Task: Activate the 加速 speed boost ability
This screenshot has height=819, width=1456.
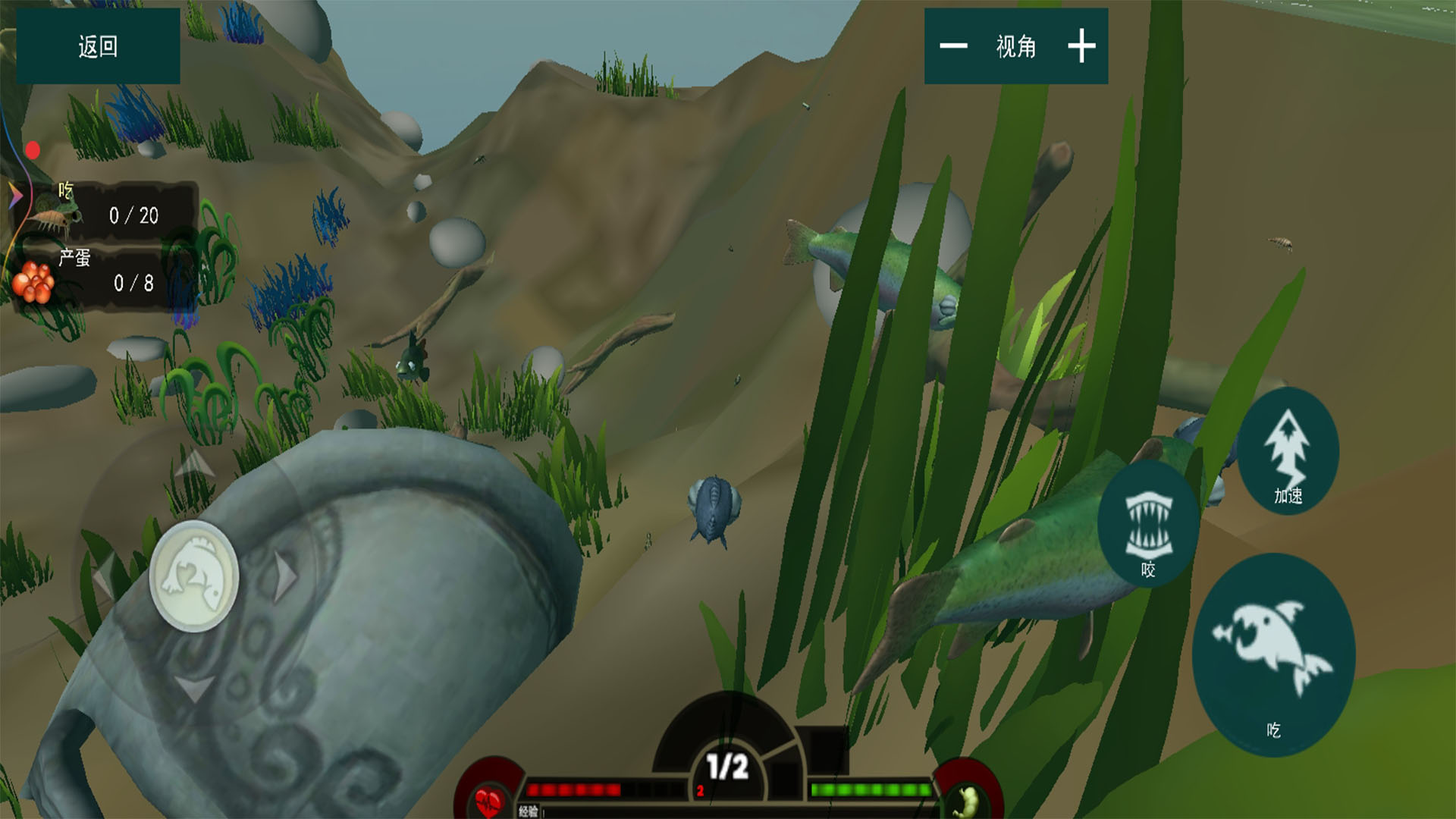Action: 1288,451
